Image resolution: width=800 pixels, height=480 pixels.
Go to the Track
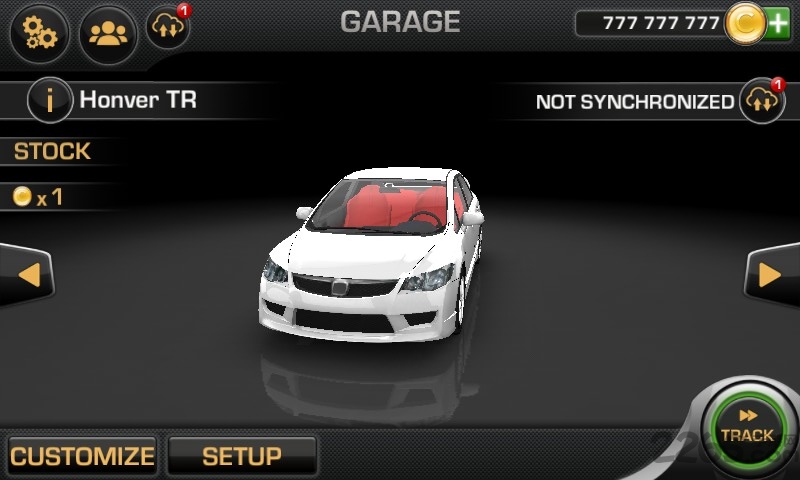[746, 428]
